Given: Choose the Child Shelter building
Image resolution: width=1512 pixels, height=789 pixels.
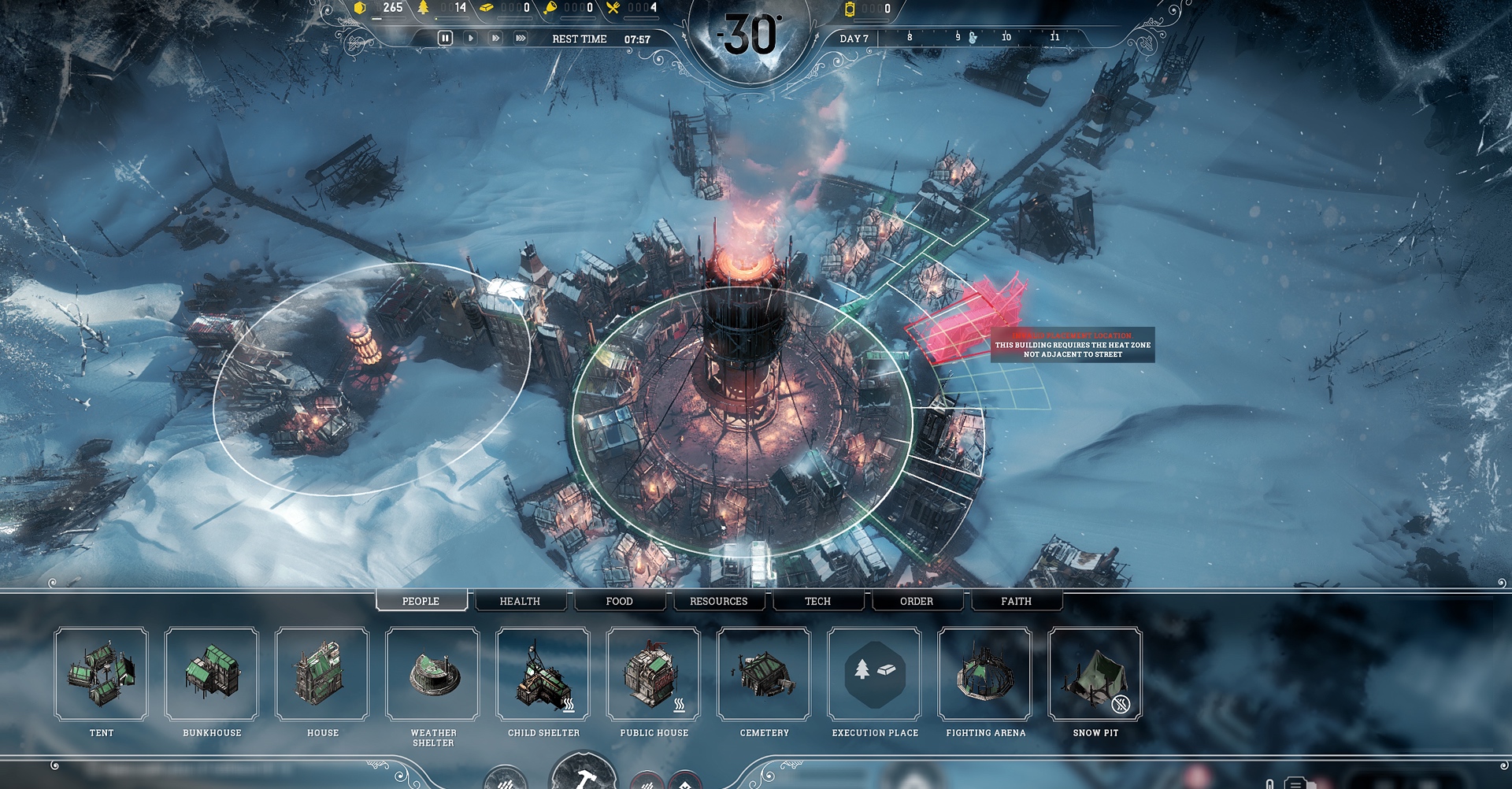Looking at the screenshot, I should tap(543, 674).
